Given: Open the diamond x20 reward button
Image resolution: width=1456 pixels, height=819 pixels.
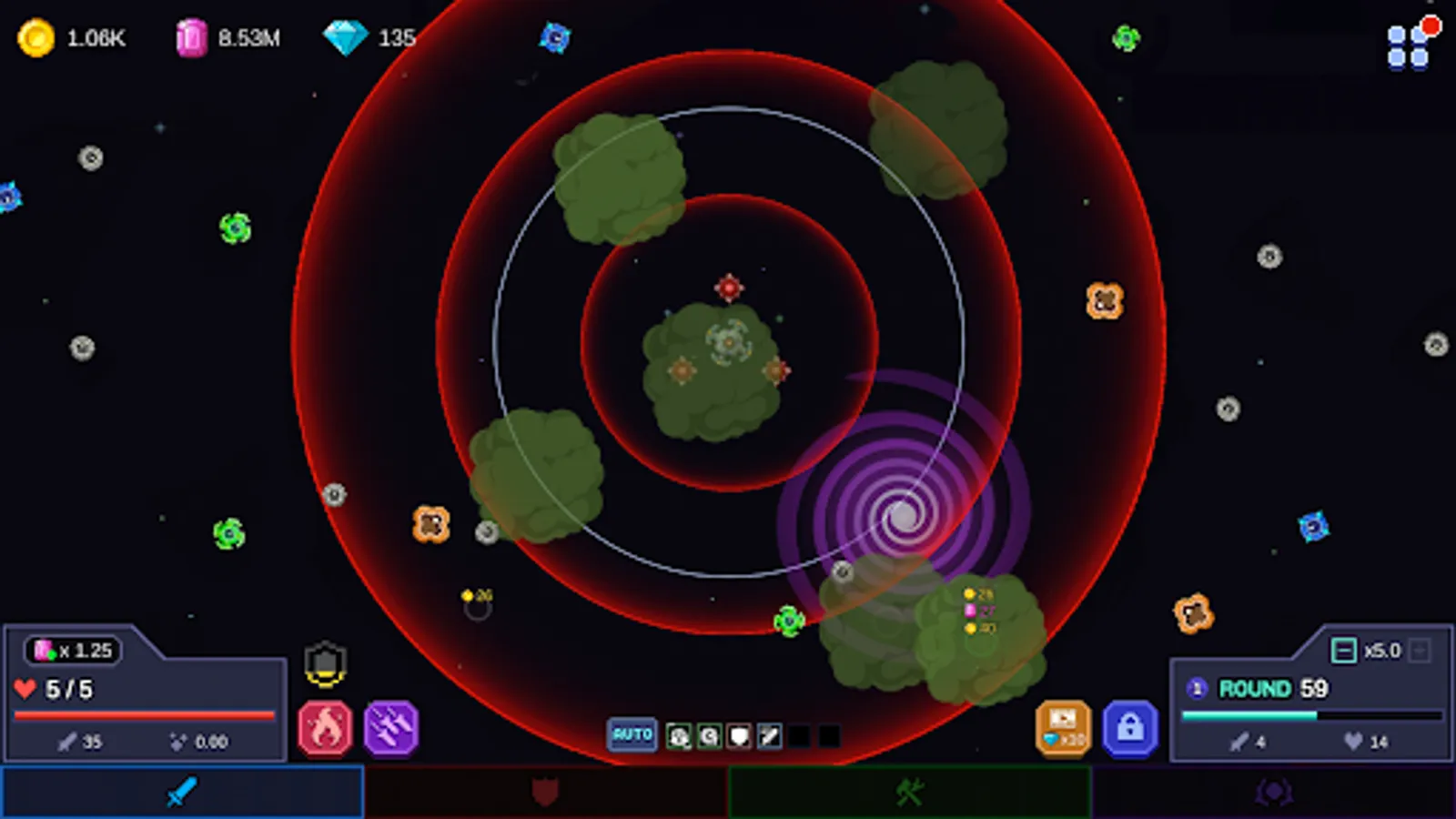Looking at the screenshot, I should click(x=1061, y=728).
